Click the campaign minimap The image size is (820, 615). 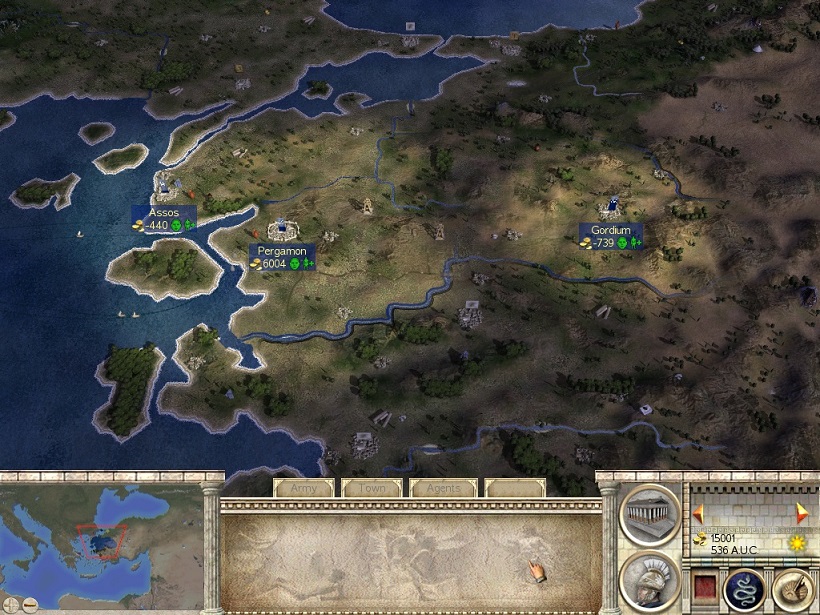[x=100, y=540]
